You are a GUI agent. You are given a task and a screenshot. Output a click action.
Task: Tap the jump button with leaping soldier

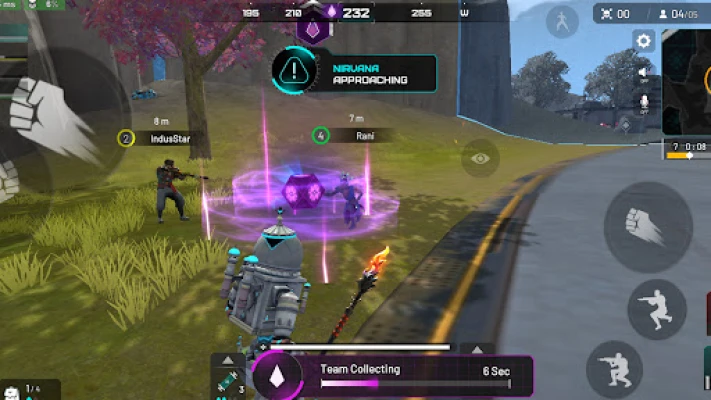tap(656, 309)
